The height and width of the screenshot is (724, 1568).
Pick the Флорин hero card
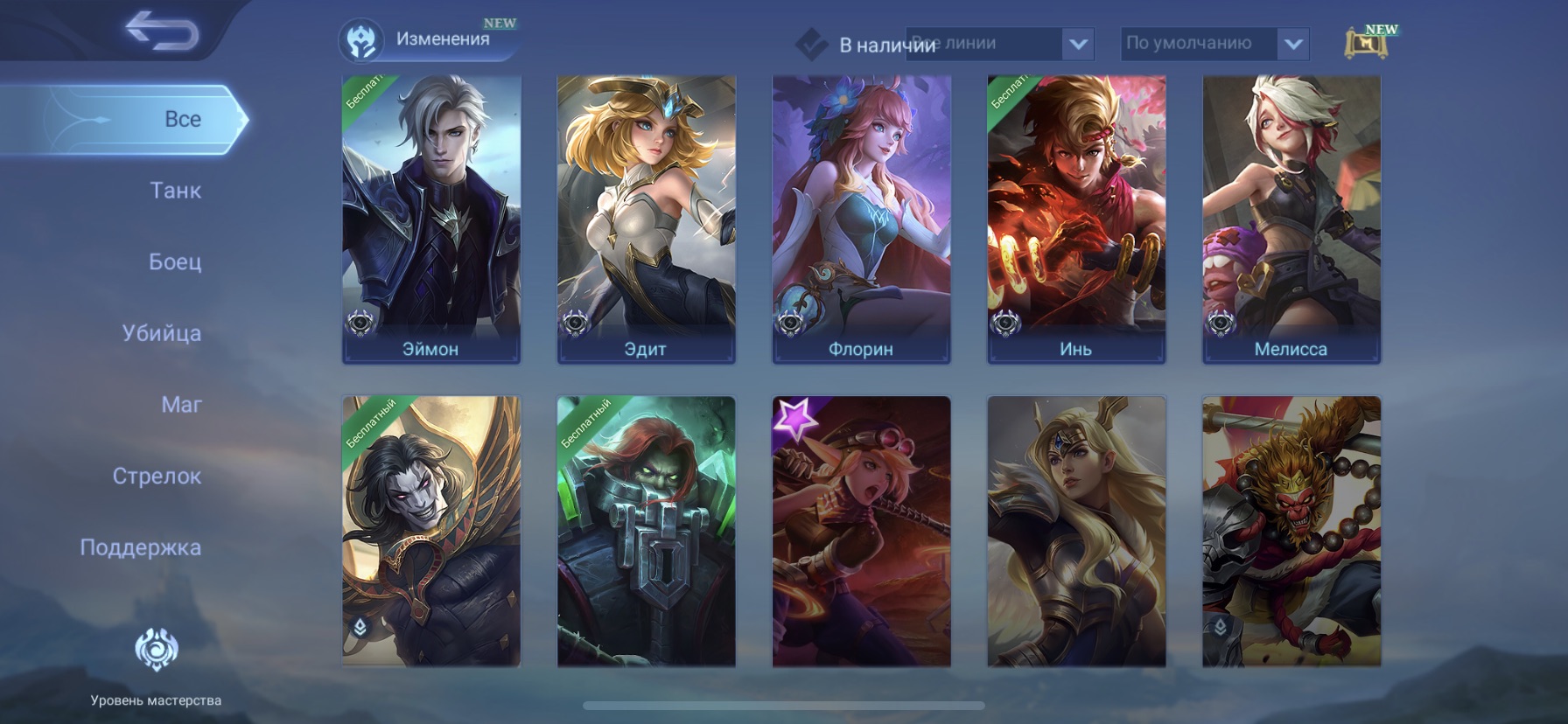pyautogui.click(x=862, y=219)
